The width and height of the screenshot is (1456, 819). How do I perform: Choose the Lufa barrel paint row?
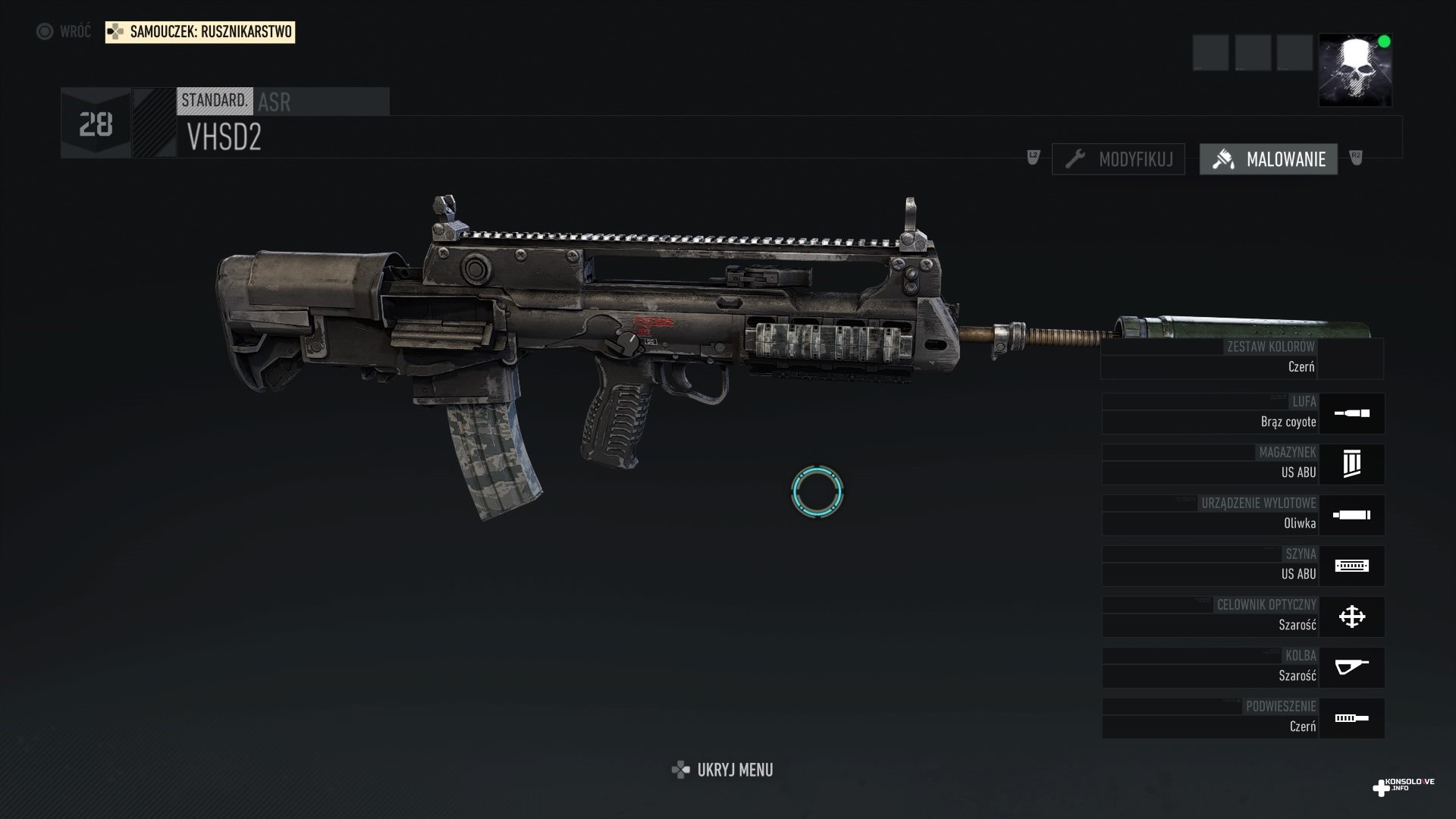pos(1243,413)
